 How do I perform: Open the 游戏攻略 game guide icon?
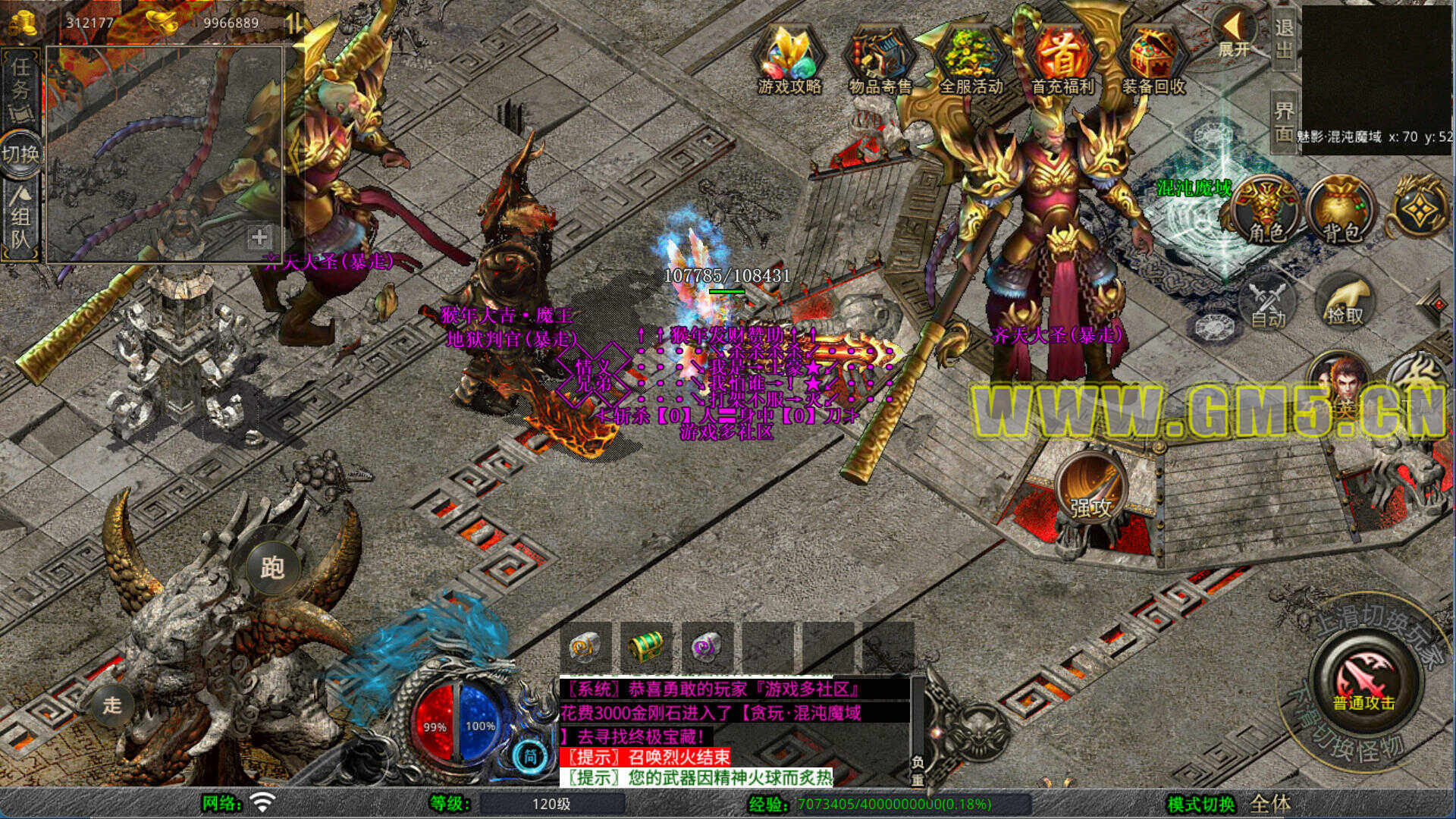[x=789, y=61]
